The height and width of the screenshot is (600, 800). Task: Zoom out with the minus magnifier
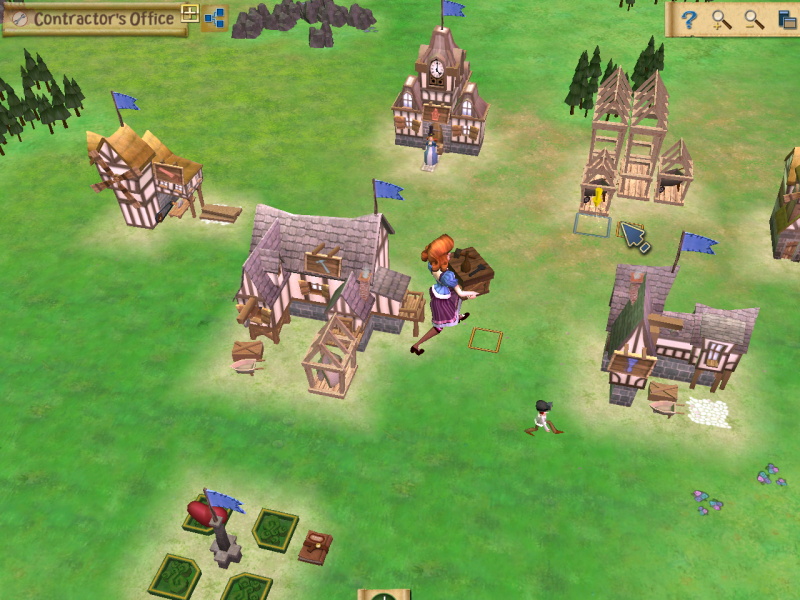pyautogui.click(x=754, y=19)
